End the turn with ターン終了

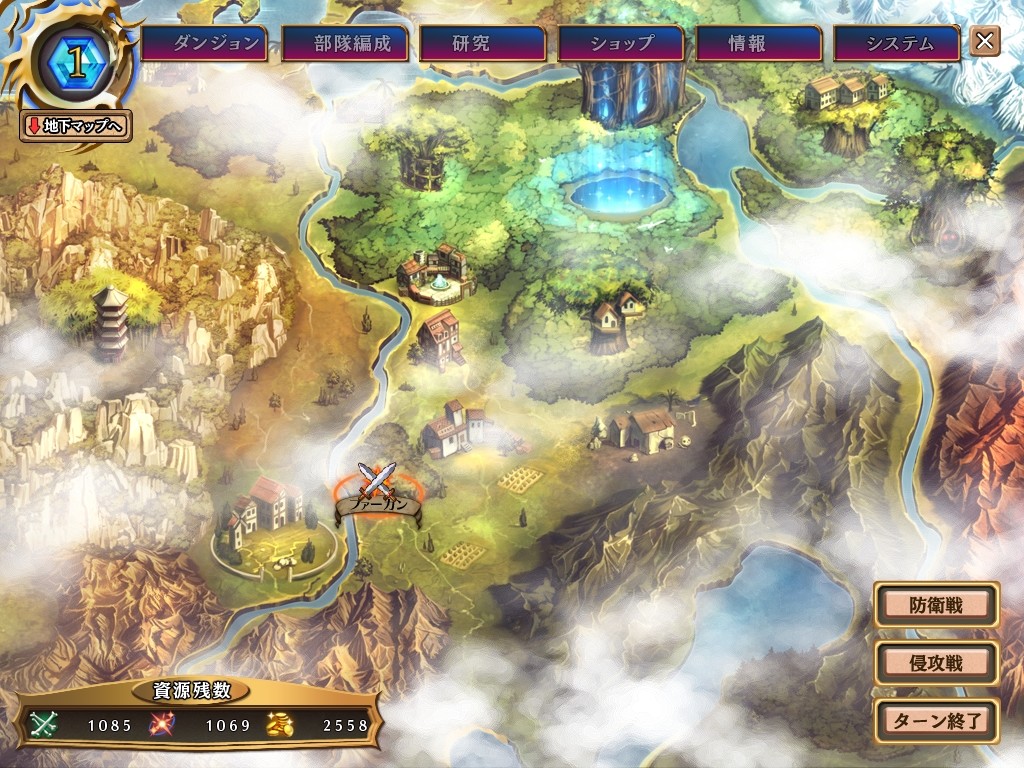pyautogui.click(x=936, y=719)
